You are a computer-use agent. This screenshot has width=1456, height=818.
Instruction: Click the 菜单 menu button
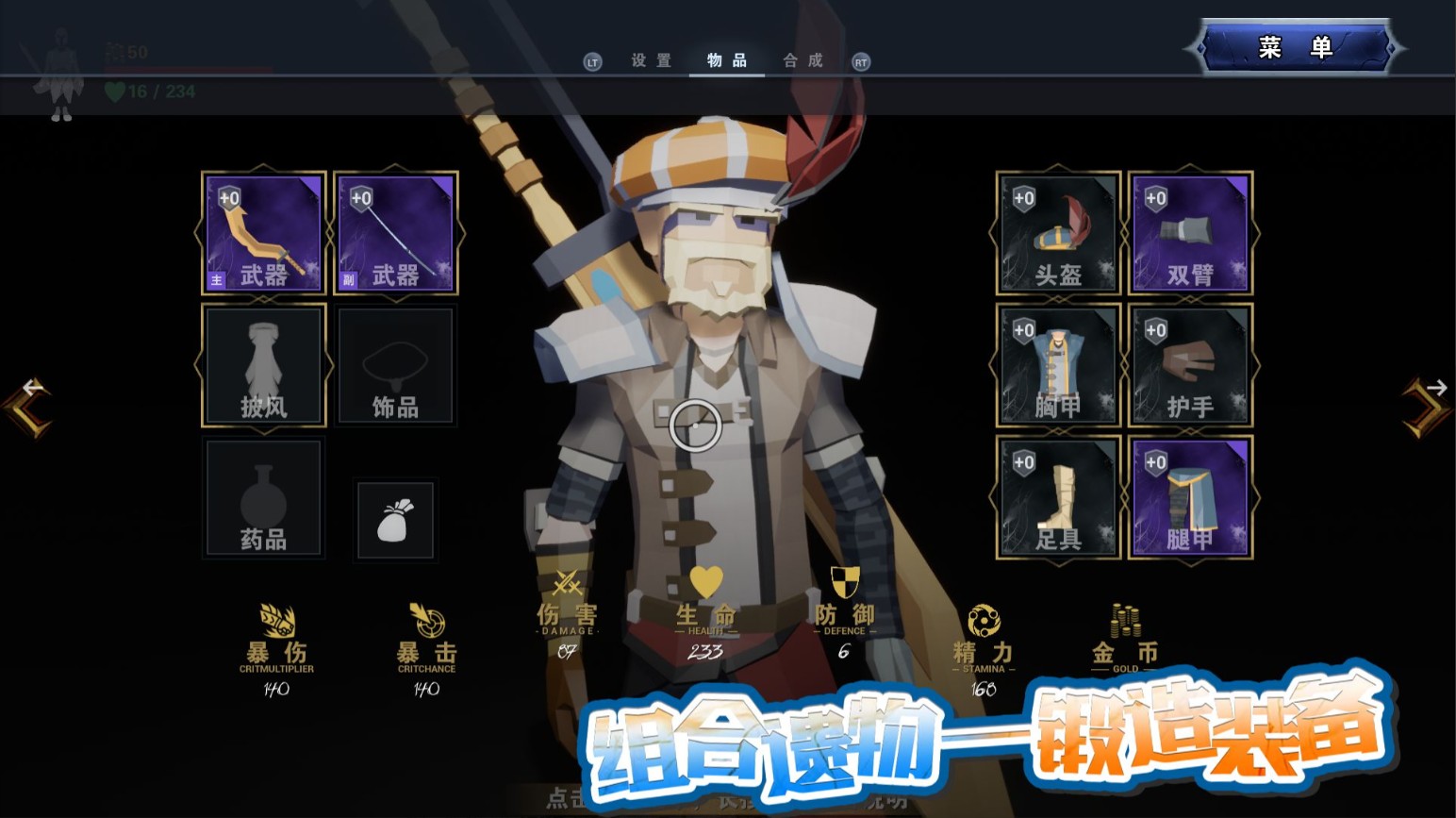(1294, 46)
